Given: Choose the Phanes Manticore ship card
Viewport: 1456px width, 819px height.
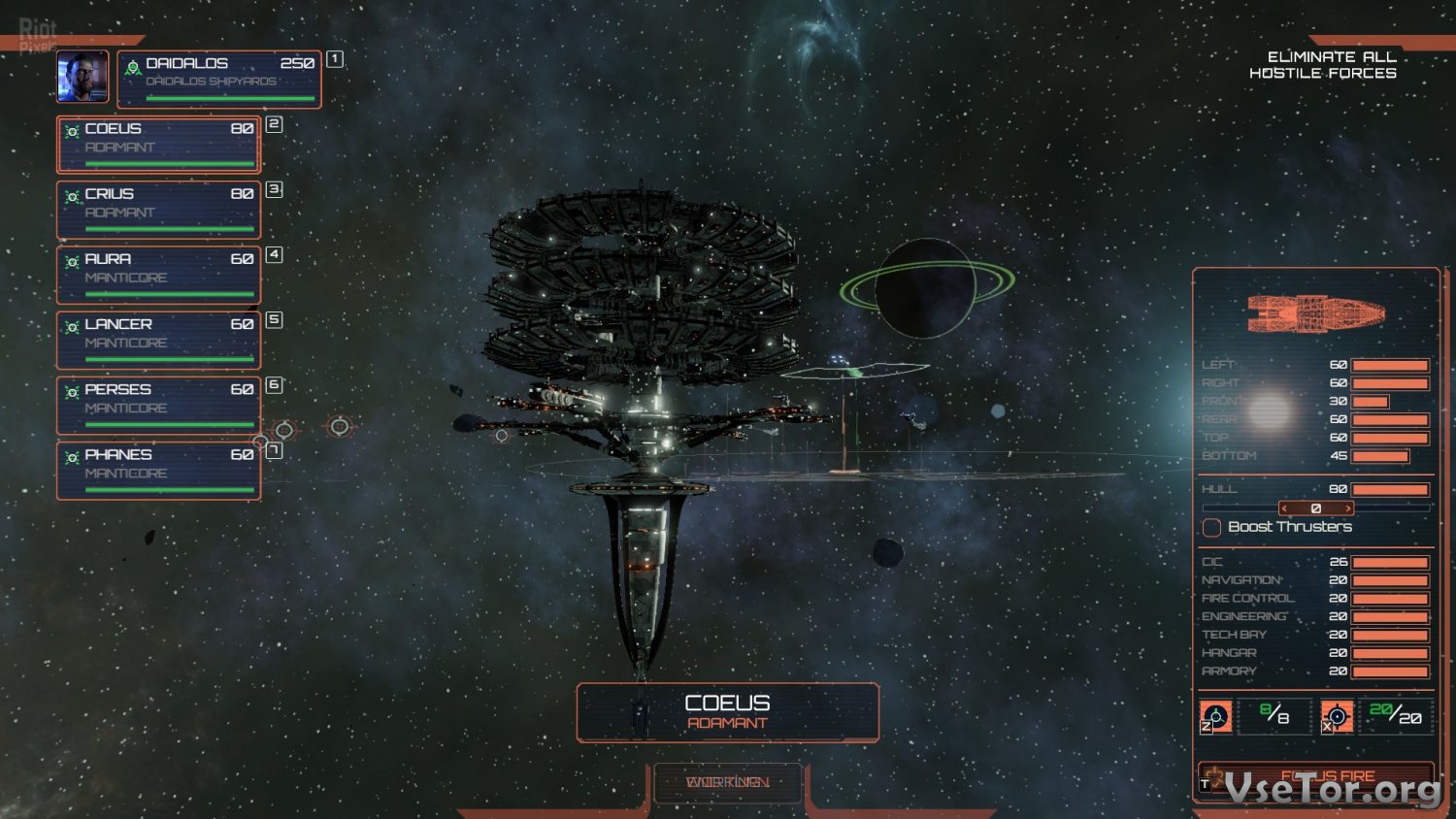Looking at the screenshot, I should [x=159, y=470].
